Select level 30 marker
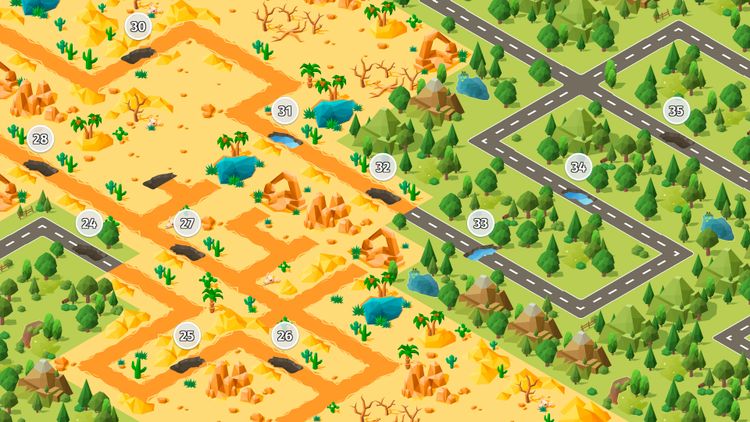 point(138,27)
